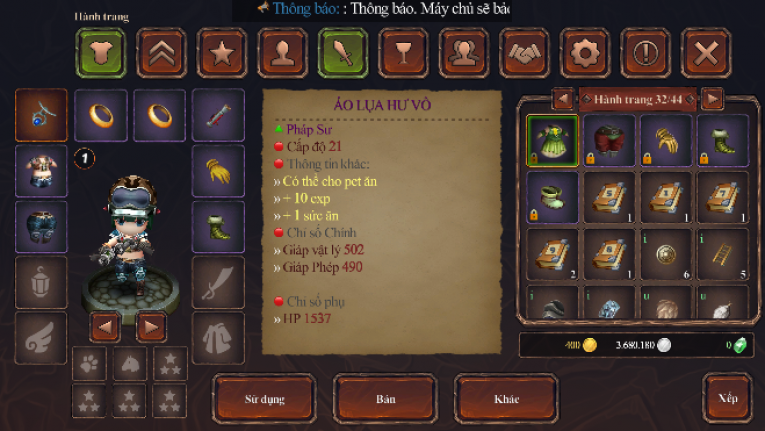Select the green silk robe in inventory
The width and height of the screenshot is (765, 431).
(552, 141)
